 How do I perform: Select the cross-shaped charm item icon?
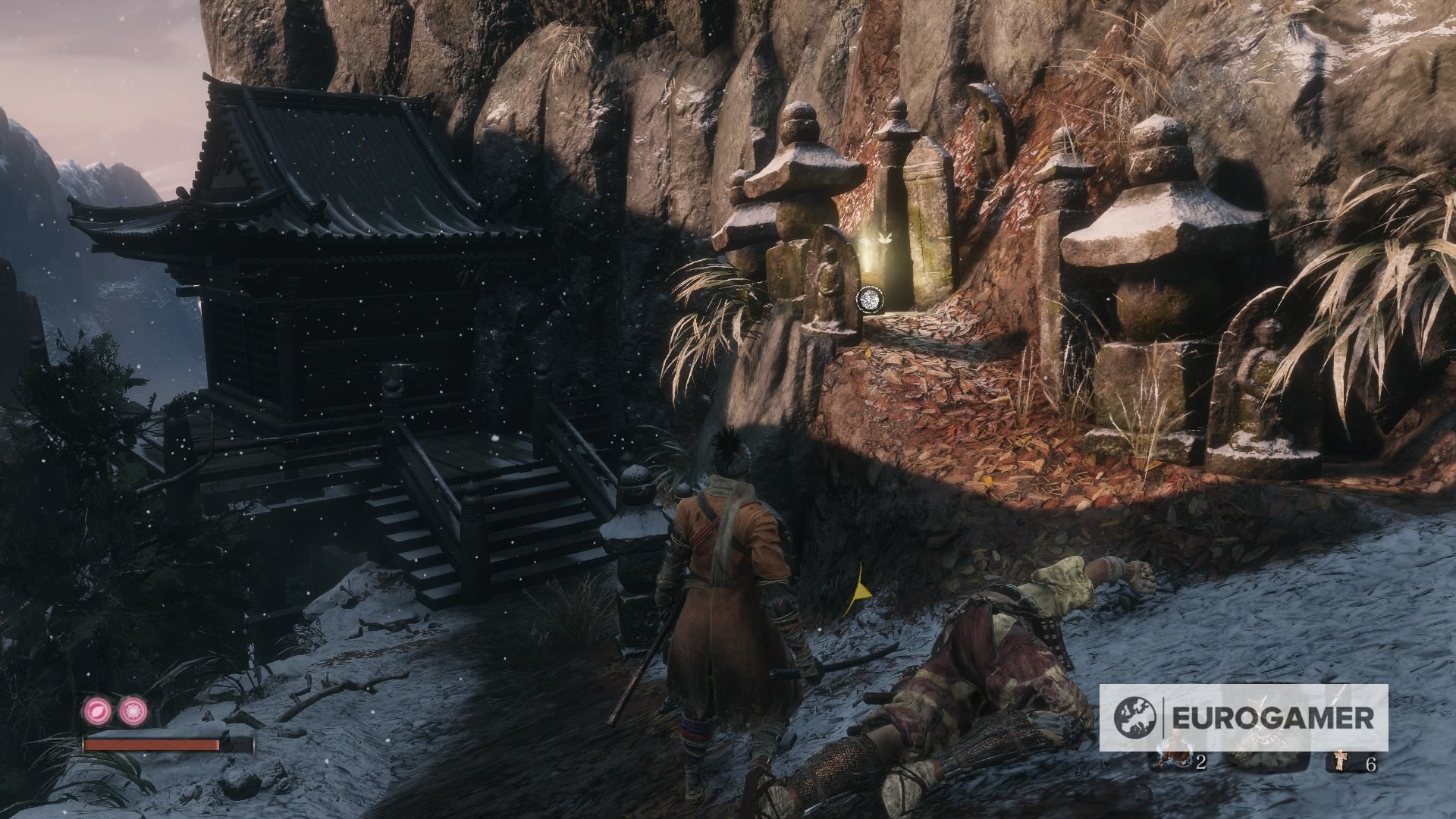click(1341, 761)
